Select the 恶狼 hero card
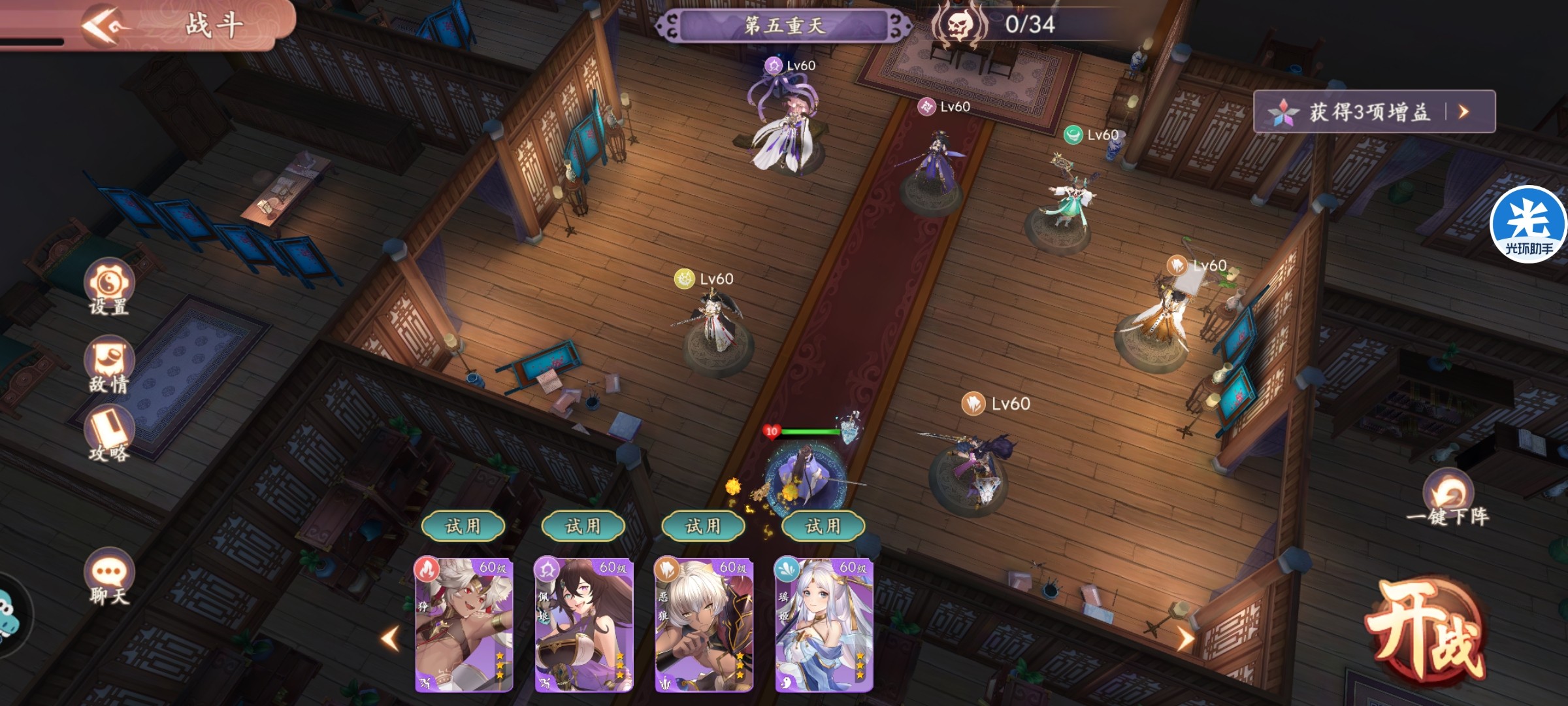 [x=704, y=624]
